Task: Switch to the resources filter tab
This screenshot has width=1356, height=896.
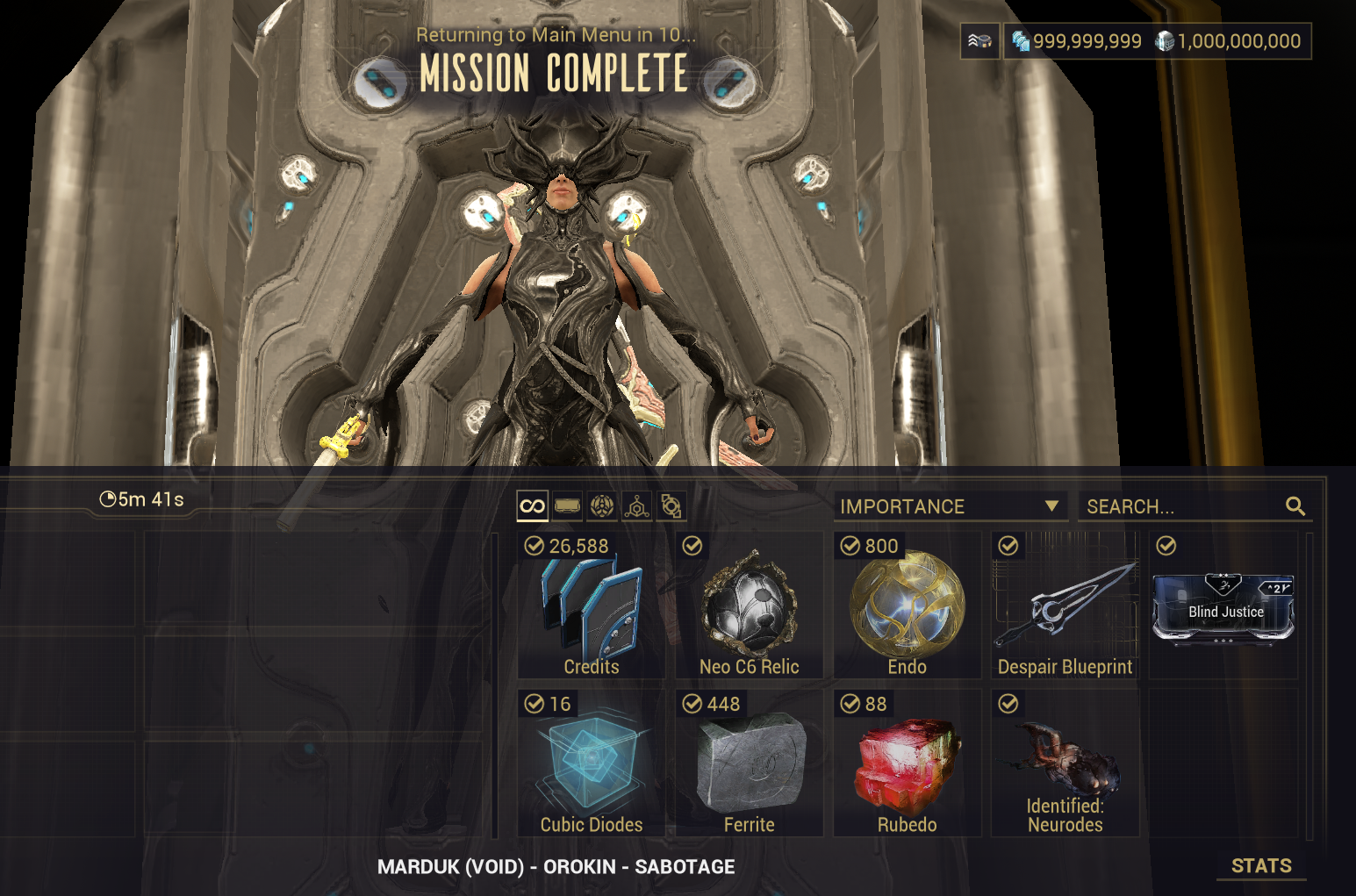Action: [x=636, y=506]
